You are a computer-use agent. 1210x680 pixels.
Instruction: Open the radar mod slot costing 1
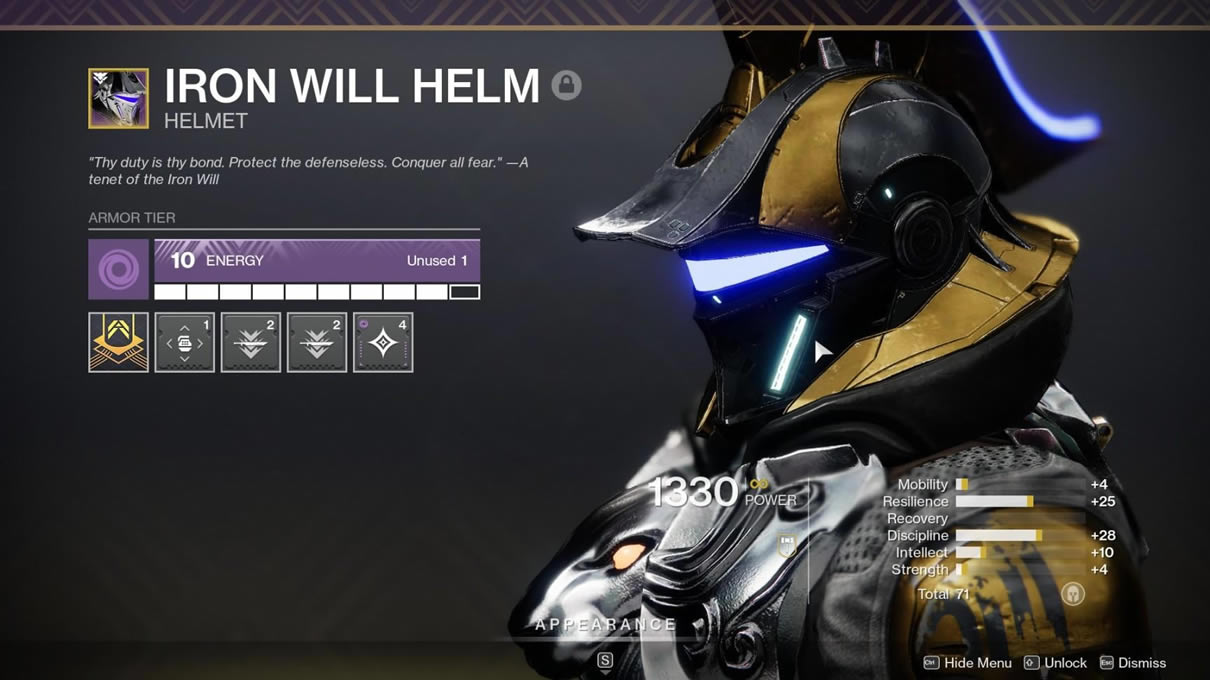click(x=184, y=342)
